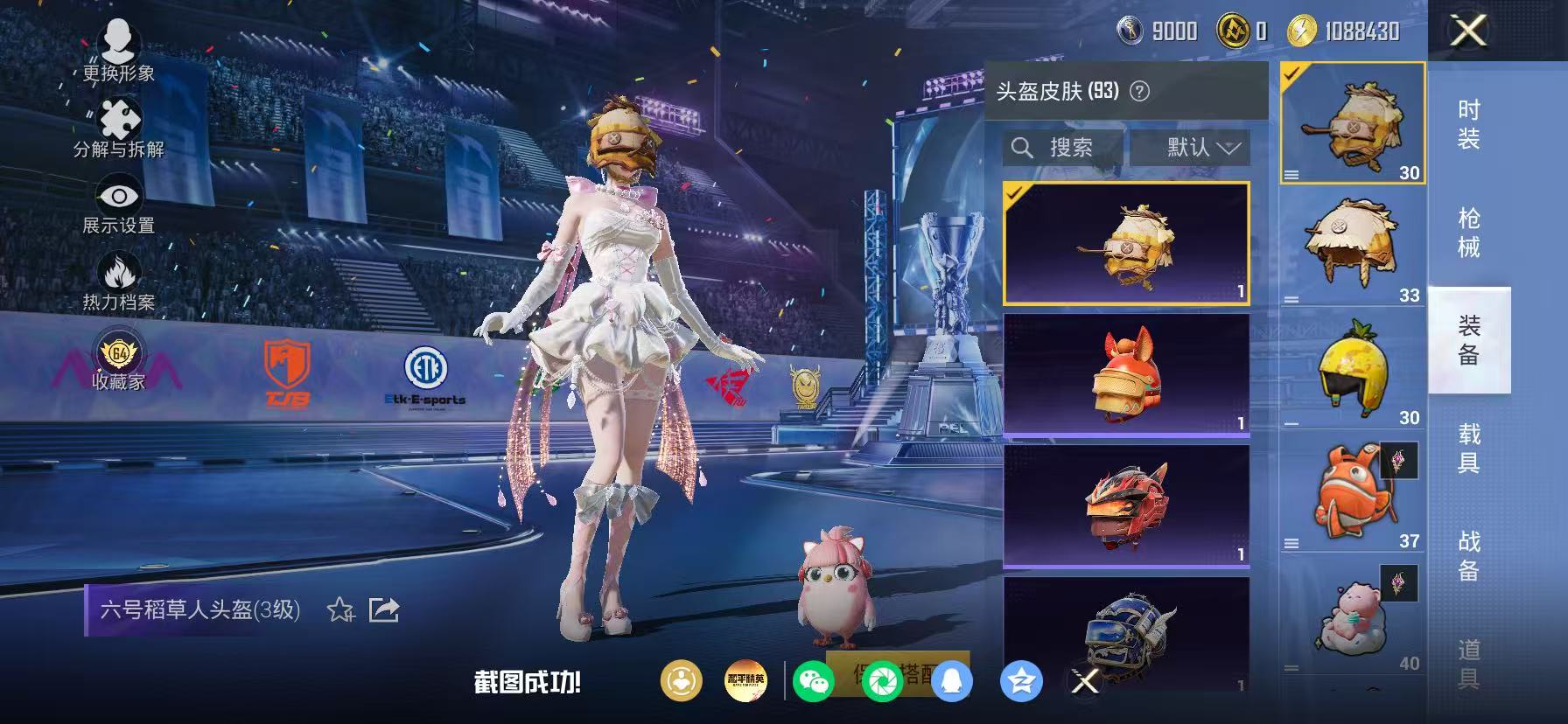View the 收藏家 level 64 collector badge

tap(118, 354)
